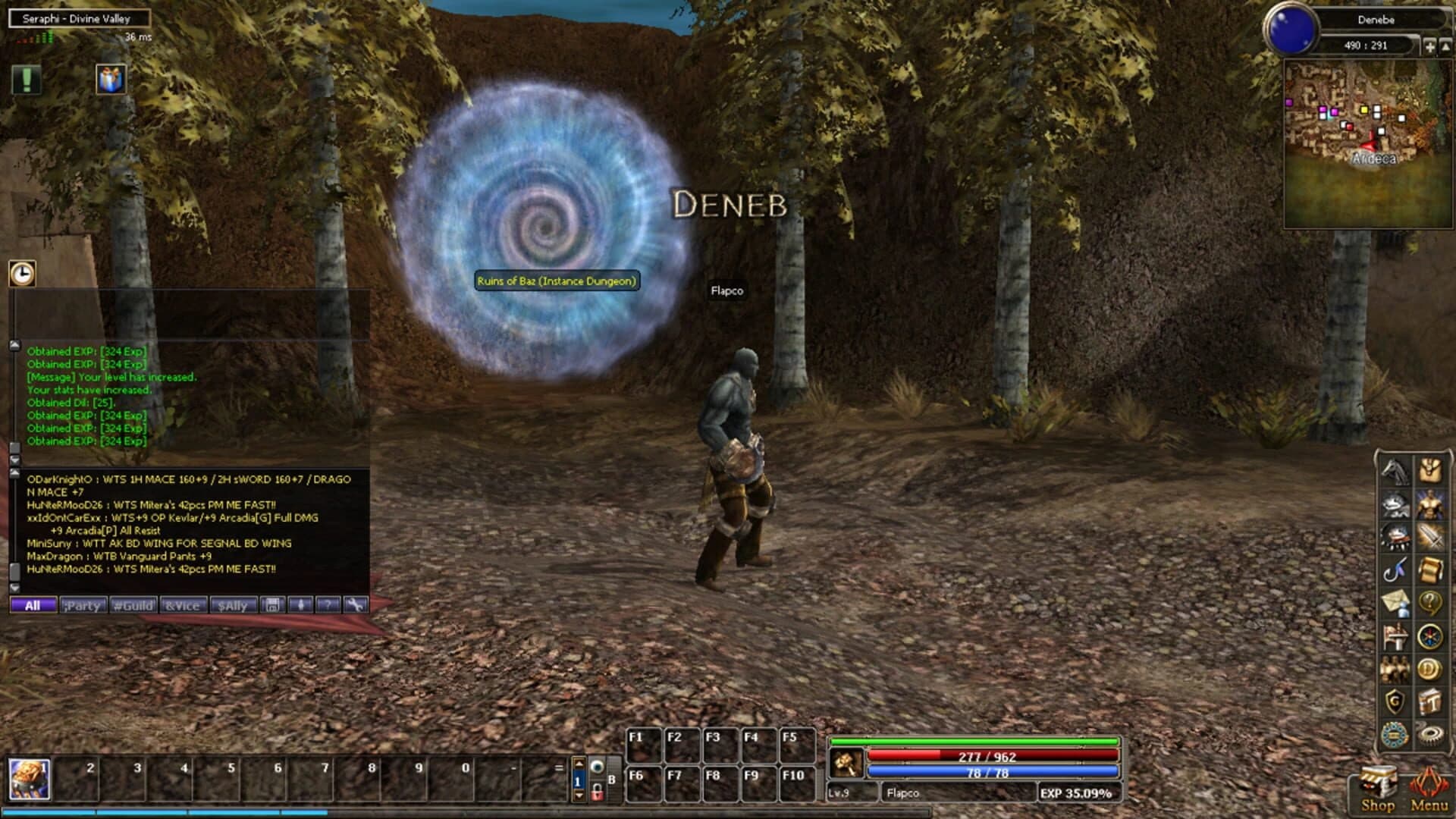Select the fishing hook icon
Screen dimensions: 1456x819
pyautogui.click(x=1394, y=571)
